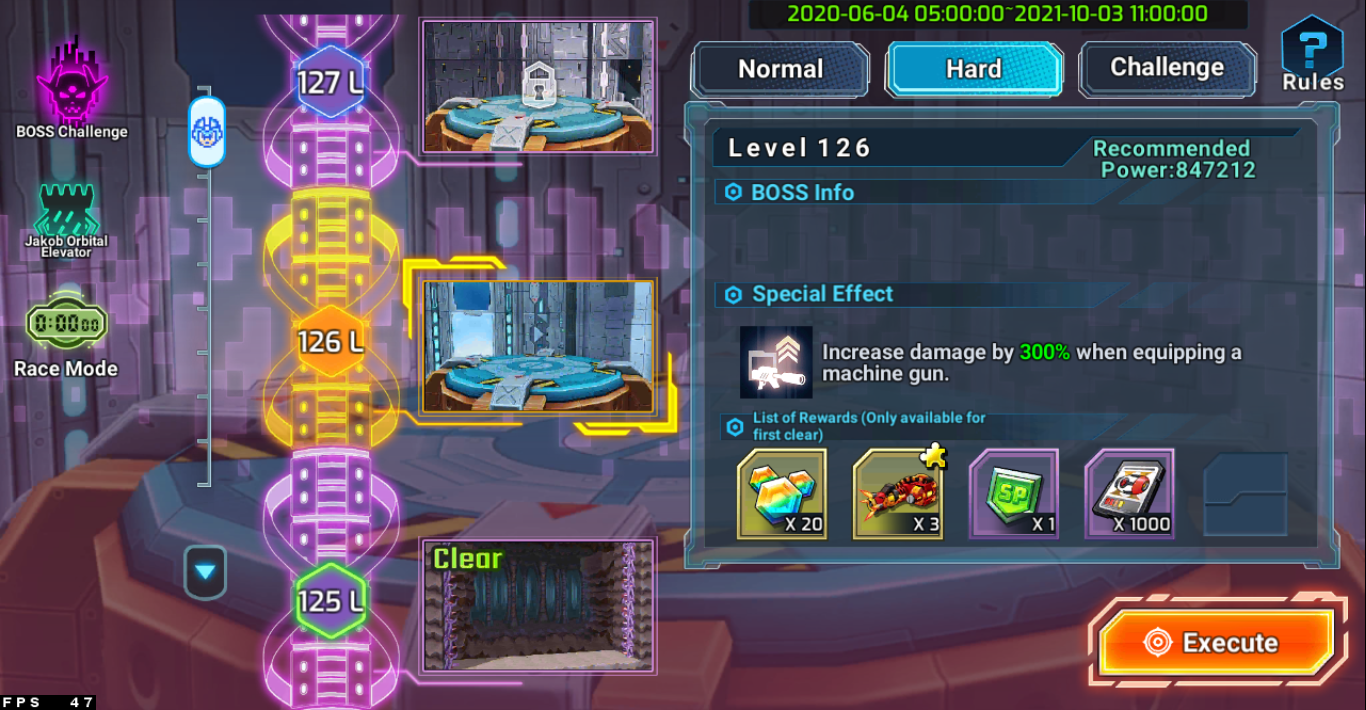Choose the Challenge difficulty tab

[1167, 68]
